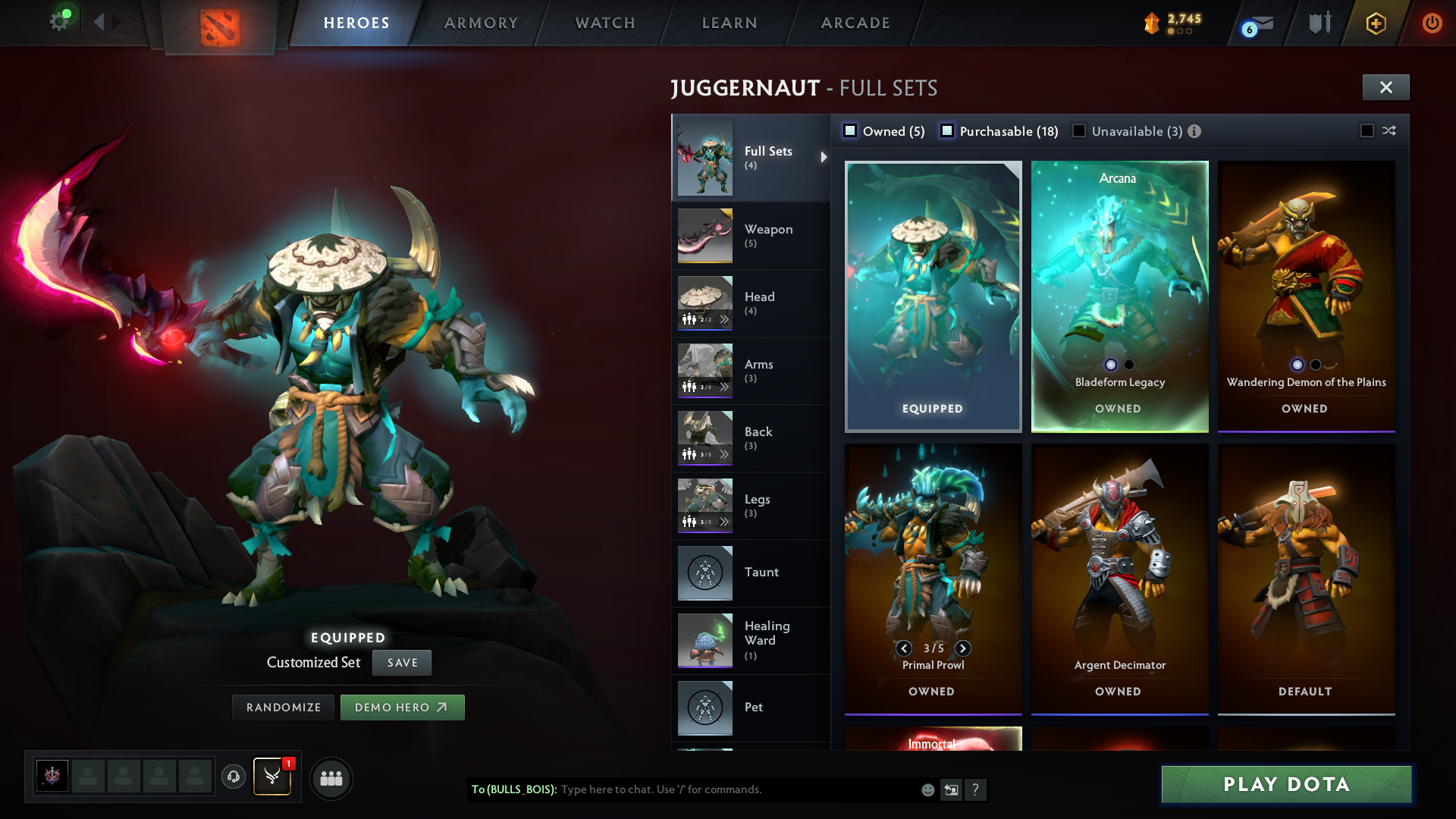Viewport: 1456px width, 819px height.
Task: Start matchmaking with Play Dota
Action: pyautogui.click(x=1286, y=784)
